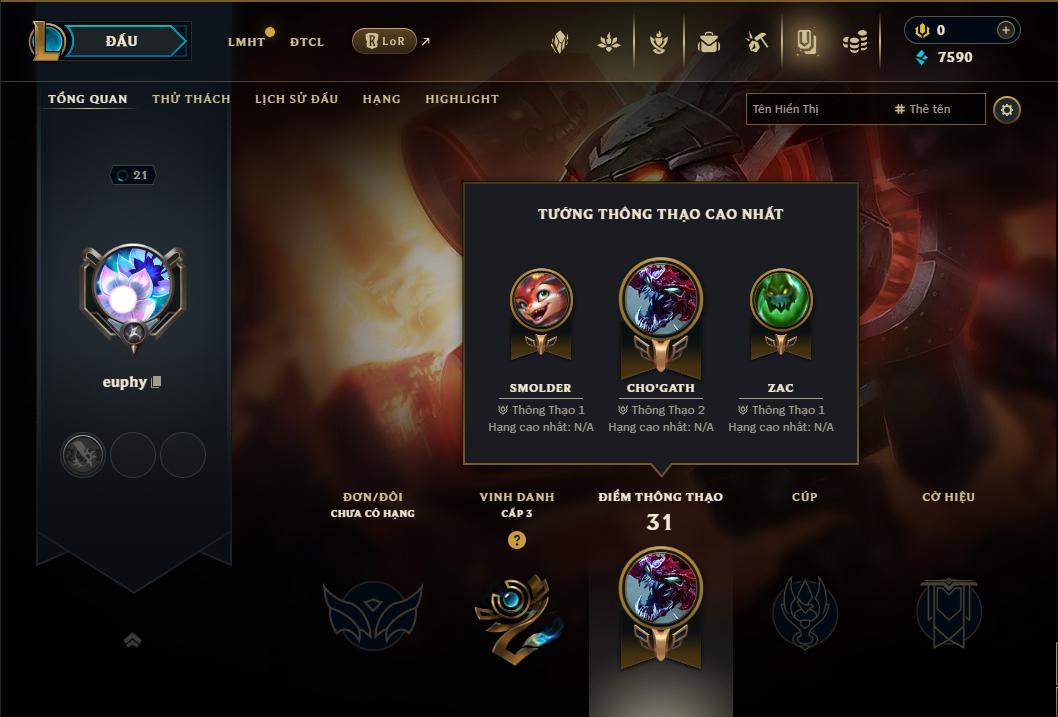The height and width of the screenshot is (717, 1058).
Task: Open the gear settings next to search
Action: point(1007,109)
